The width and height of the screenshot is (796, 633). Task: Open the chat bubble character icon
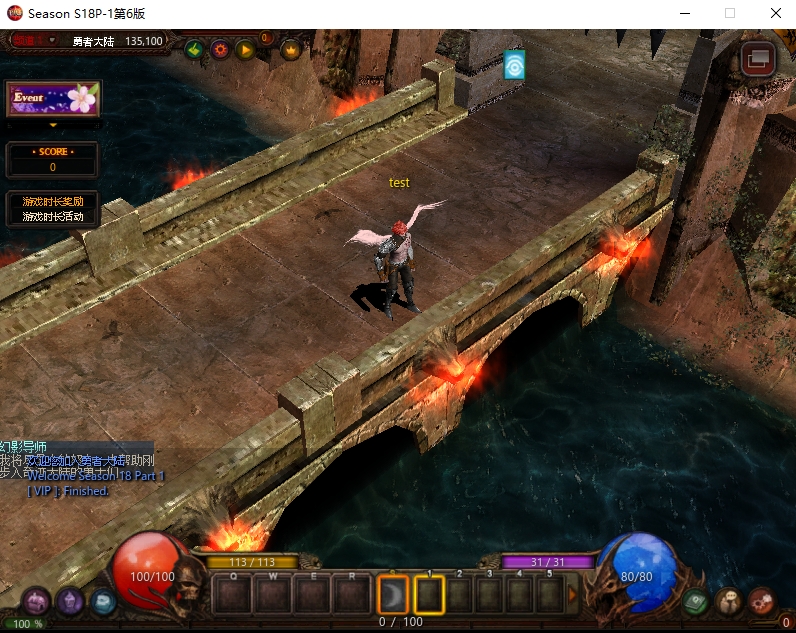[729, 601]
